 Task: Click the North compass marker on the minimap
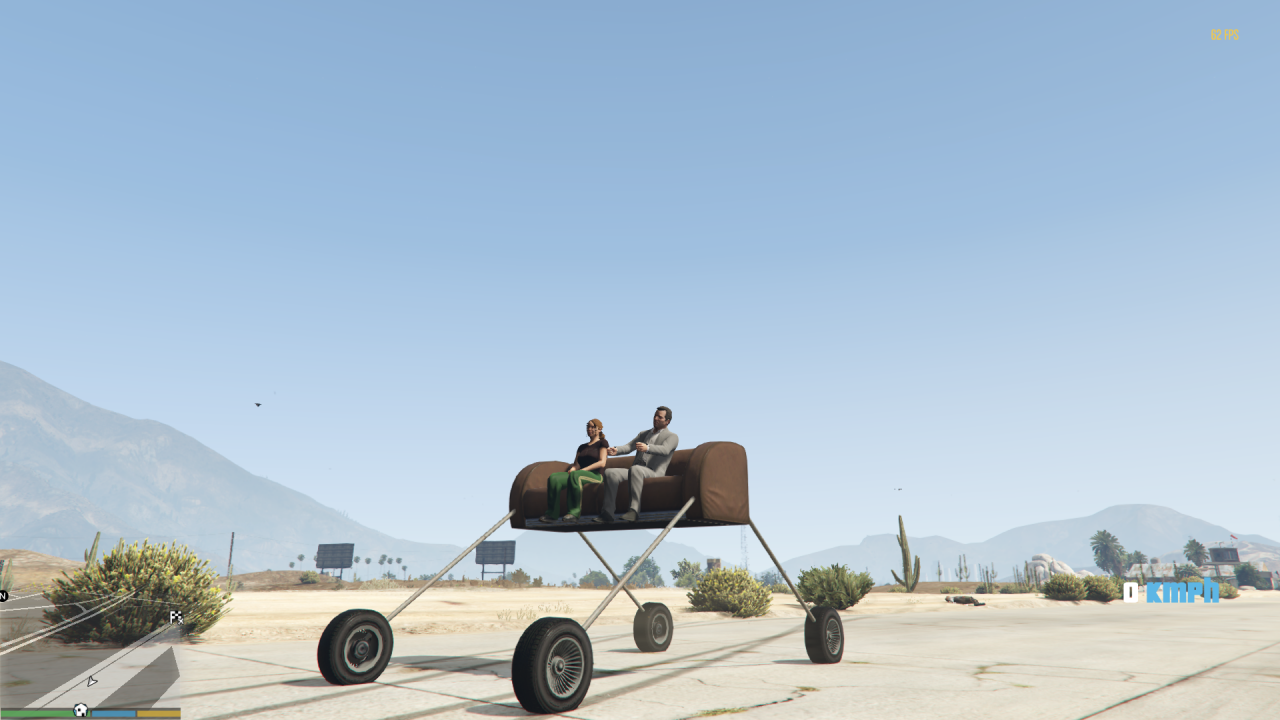pos(4,595)
